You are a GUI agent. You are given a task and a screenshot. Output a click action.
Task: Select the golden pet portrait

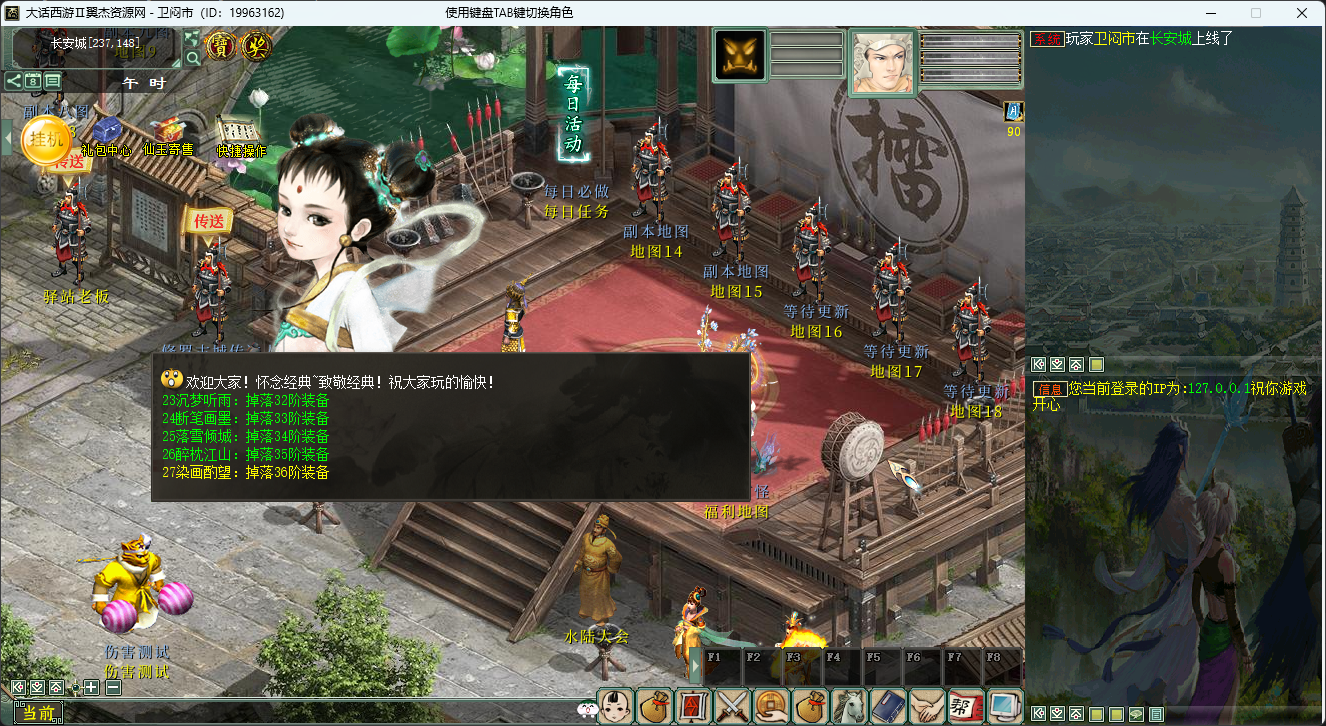740,55
